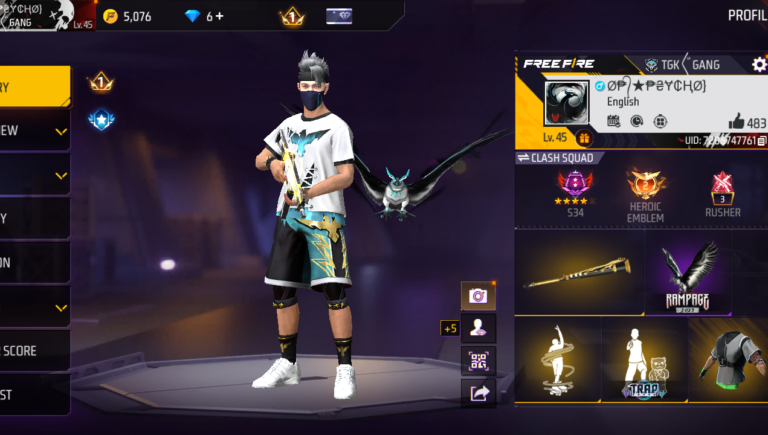
Task: View the S34 rank badge
Action: [575, 190]
